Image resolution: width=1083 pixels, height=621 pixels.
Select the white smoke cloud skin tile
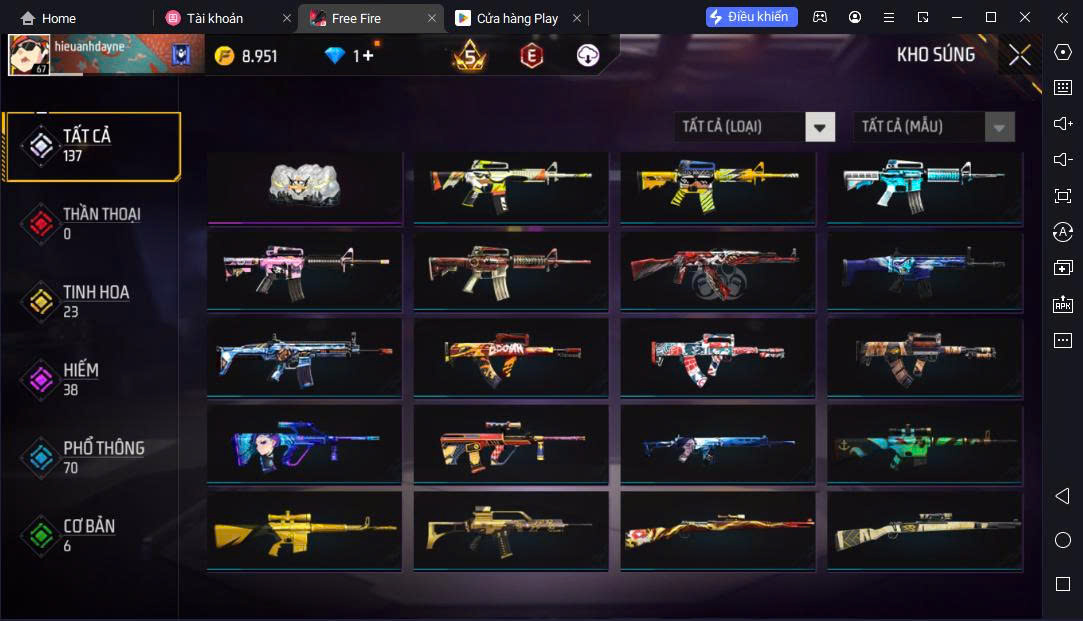(304, 186)
